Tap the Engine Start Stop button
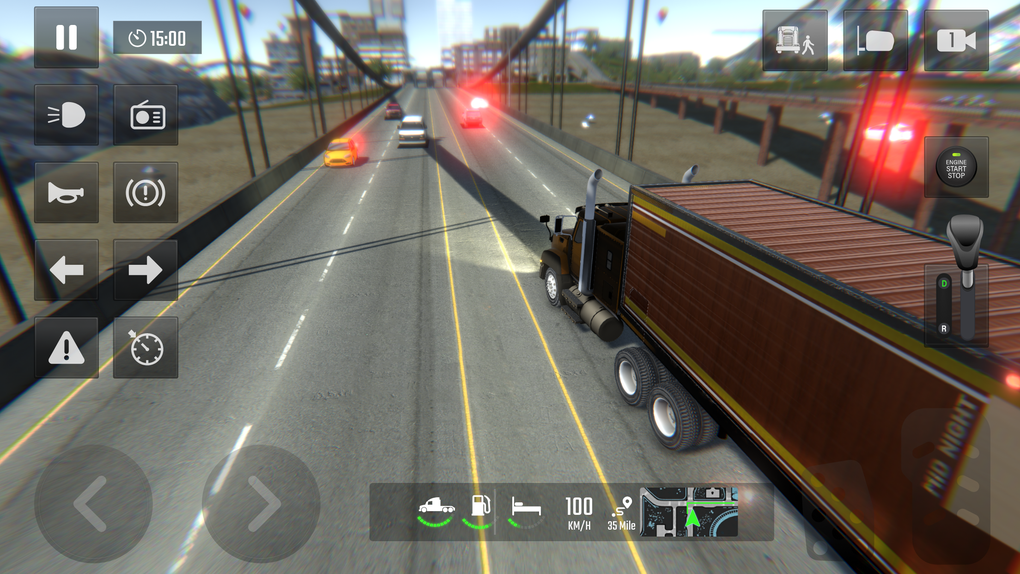 956,168
